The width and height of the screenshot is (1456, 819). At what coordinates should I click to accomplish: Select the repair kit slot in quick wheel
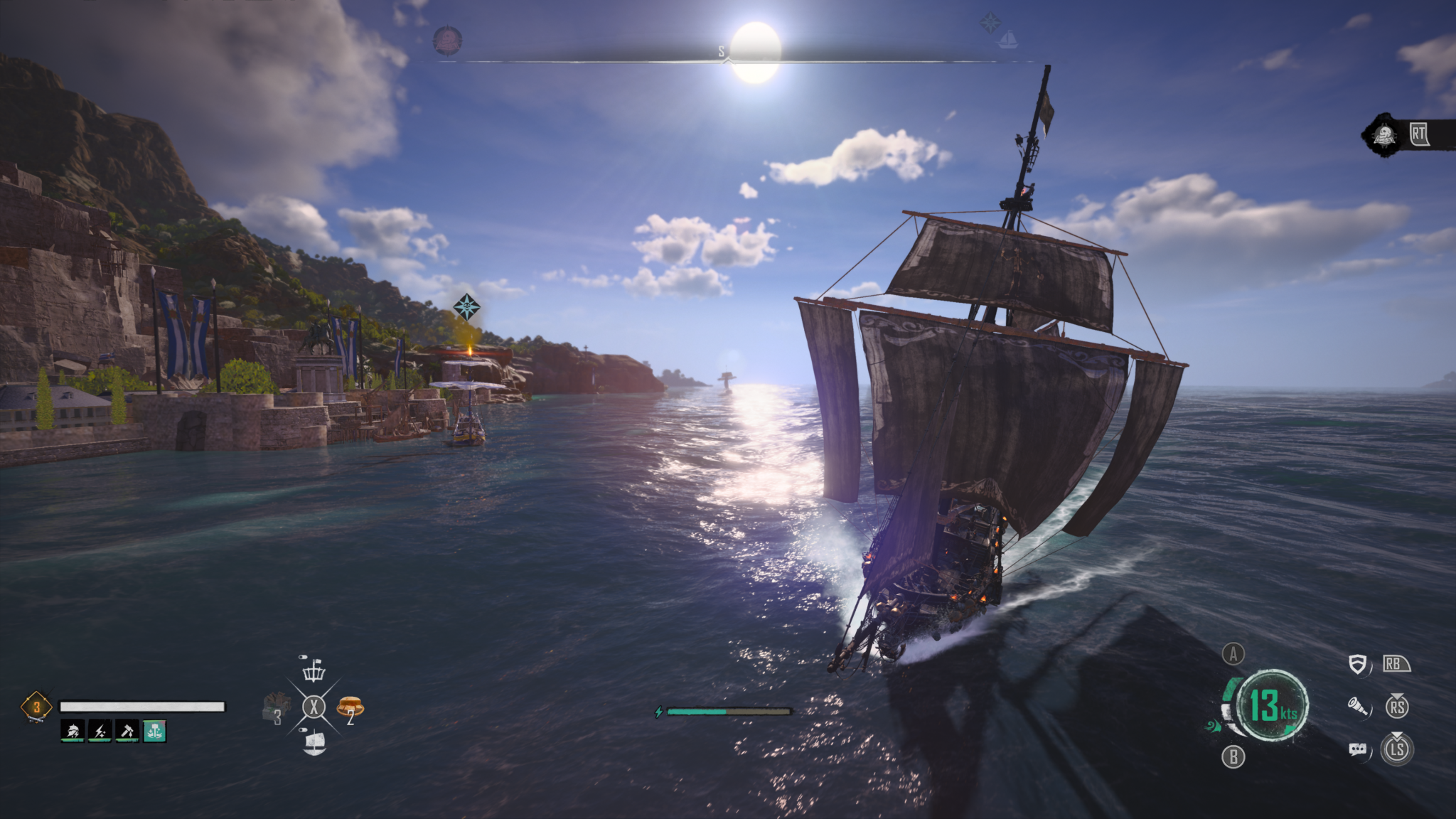coord(276,707)
